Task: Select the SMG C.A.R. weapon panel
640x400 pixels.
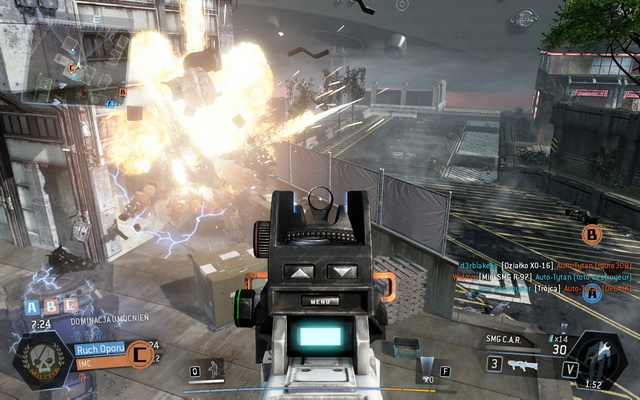Action: tap(517, 343)
